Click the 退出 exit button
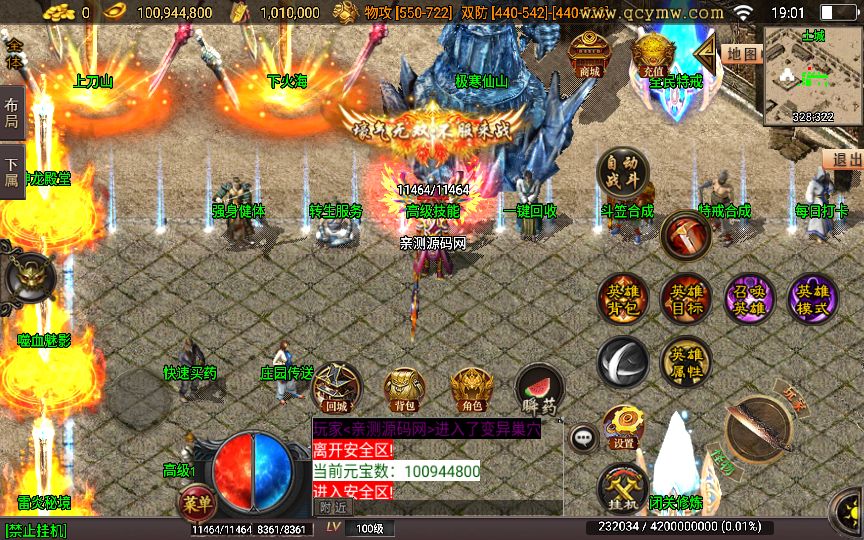 (x=845, y=160)
